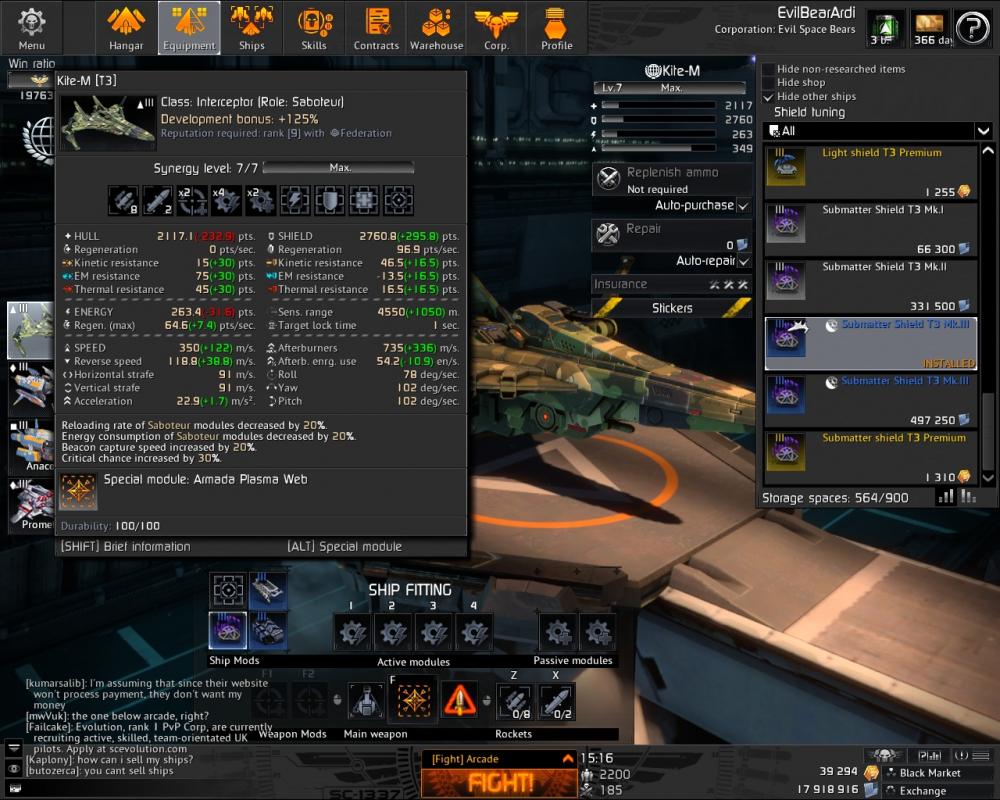Toggle the Auto-repair checkbox
This screenshot has width=1000, height=800.
[742, 261]
